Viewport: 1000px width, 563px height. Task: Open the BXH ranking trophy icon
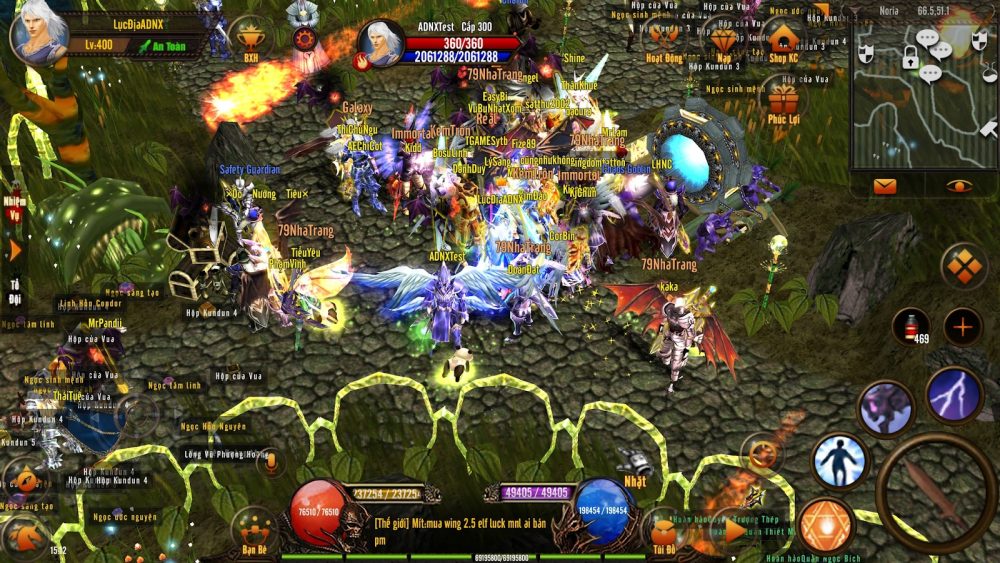[250, 38]
